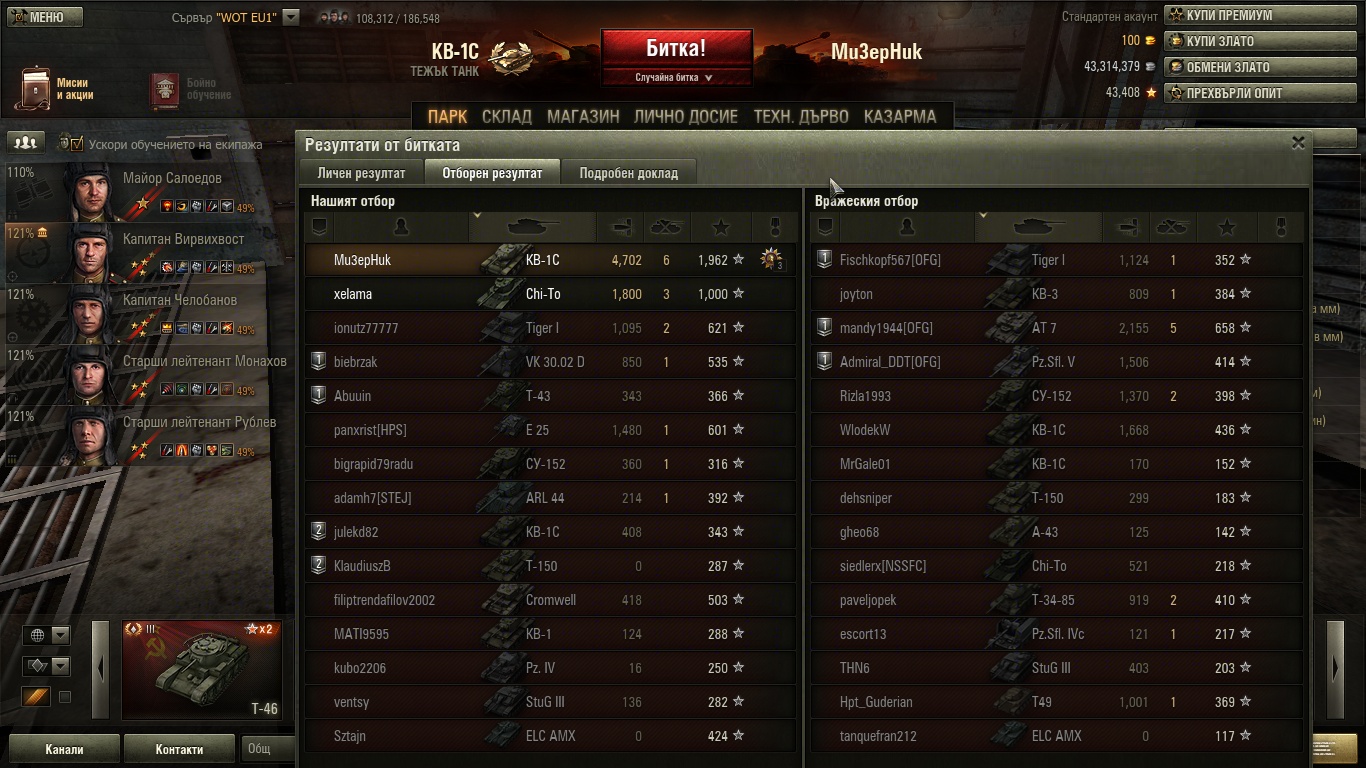Open the Канали chat channels button
This screenshot has width=1366, height=768.
(x=64, y=749)
